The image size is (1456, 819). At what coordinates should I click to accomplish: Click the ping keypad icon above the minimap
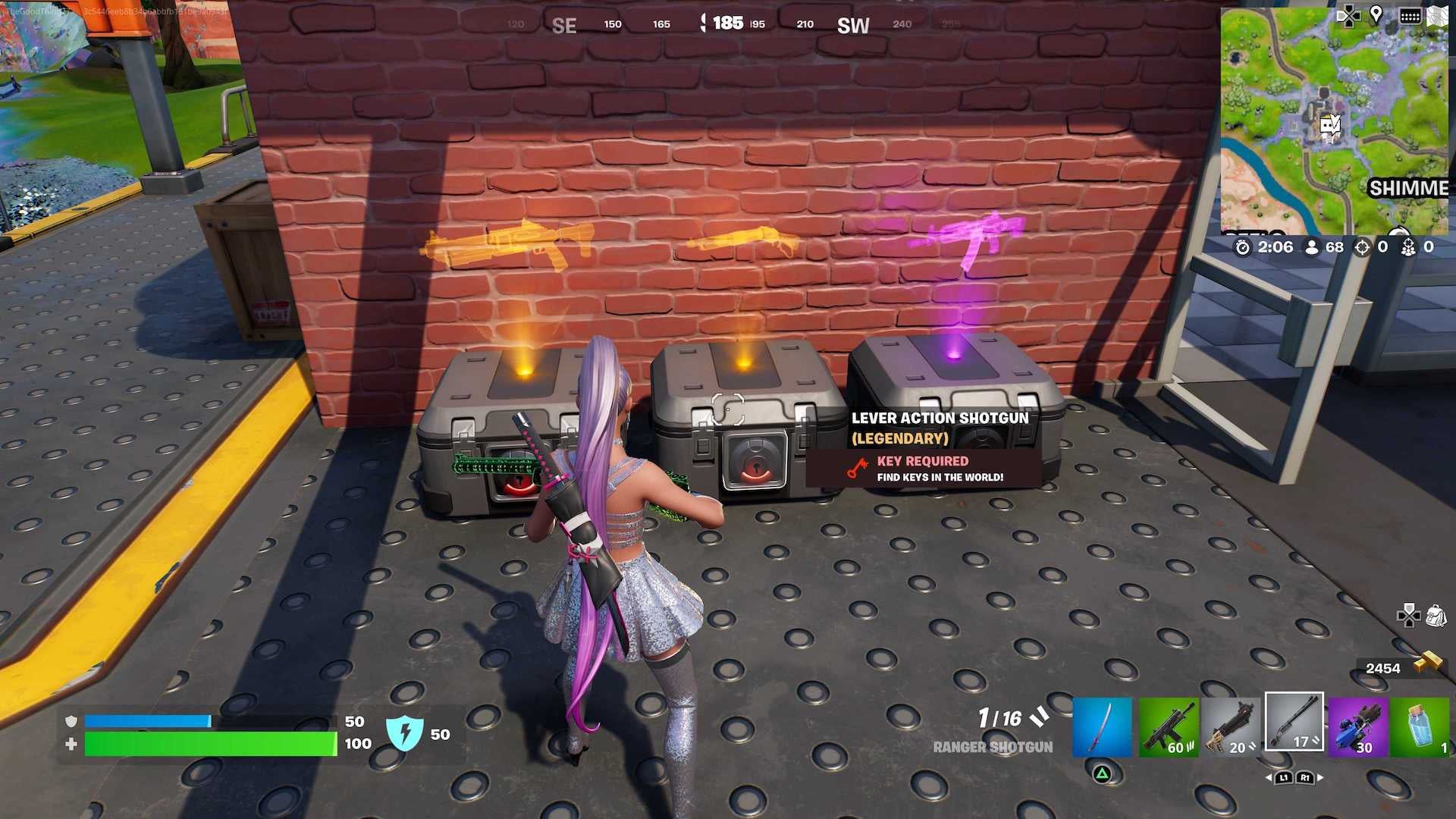[1410, 15]
